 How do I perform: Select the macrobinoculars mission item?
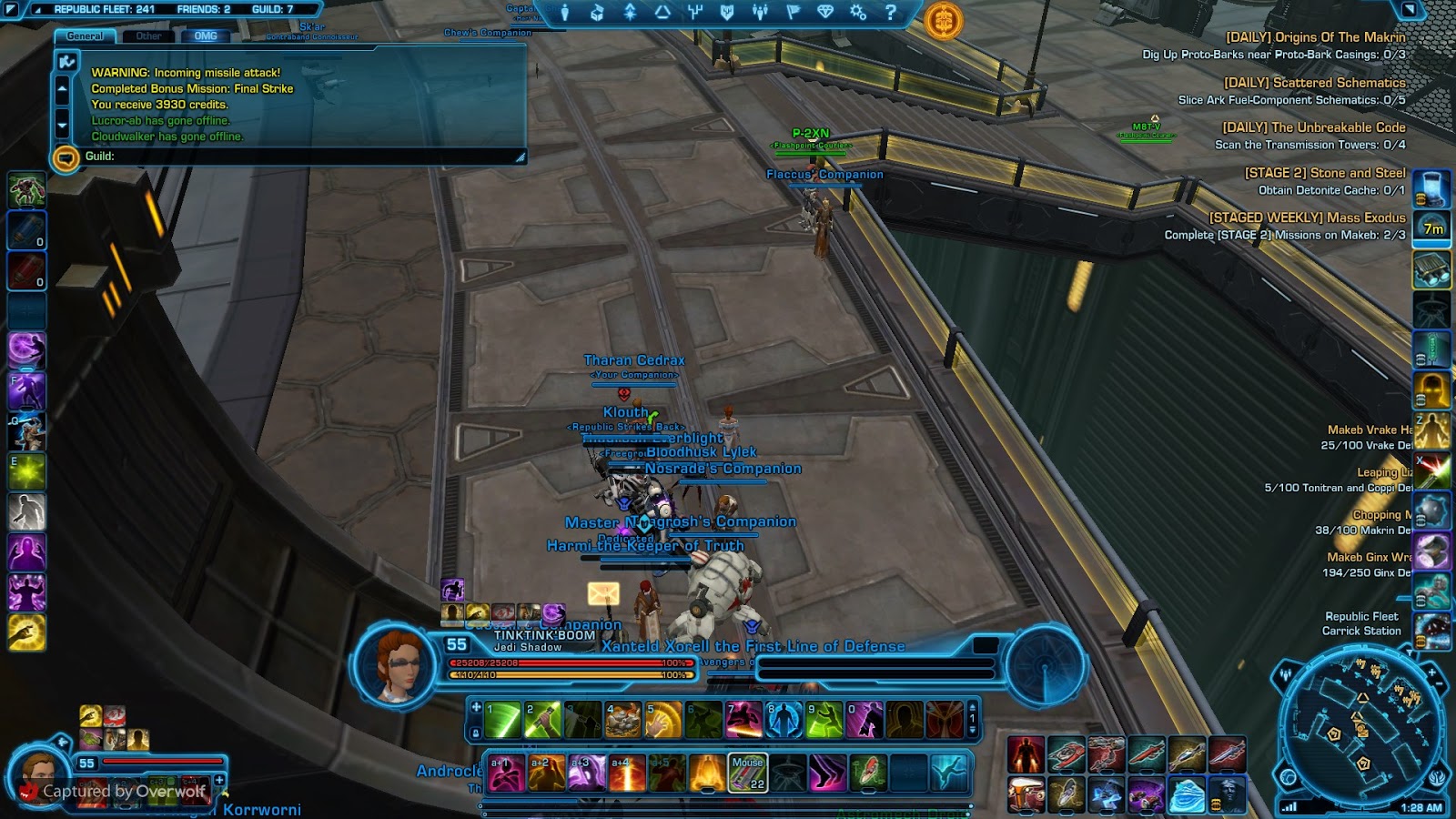pos(1432,268)
